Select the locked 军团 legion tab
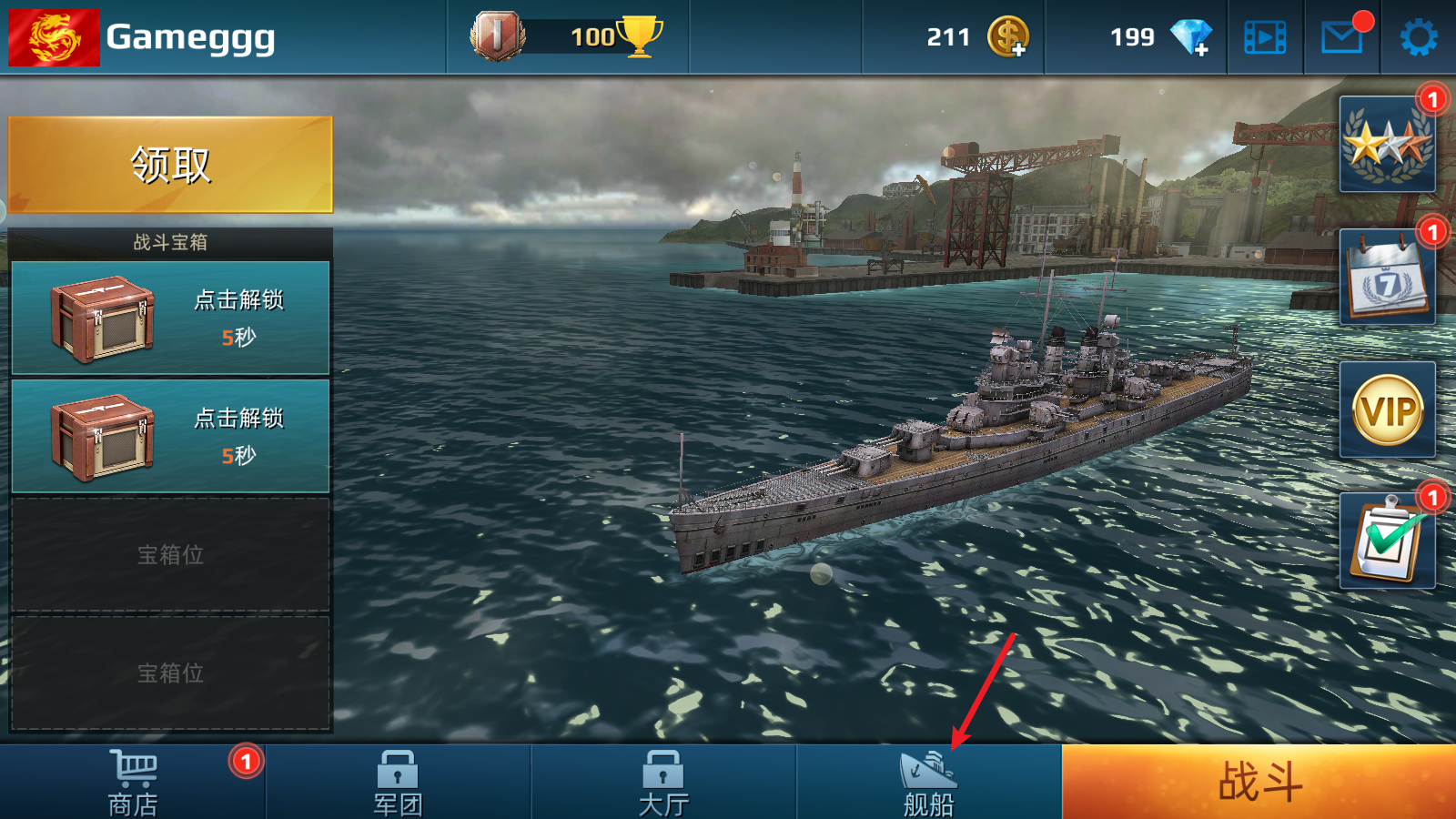Image resolution: width=1456 pixels, height=819 pixels. (x=398, y=782)
